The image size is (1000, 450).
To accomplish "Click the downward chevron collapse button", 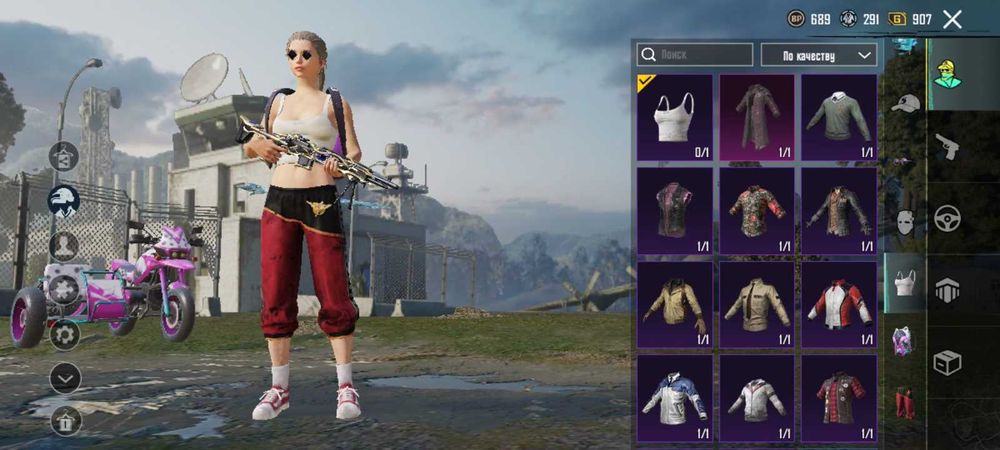I will 64,378.
